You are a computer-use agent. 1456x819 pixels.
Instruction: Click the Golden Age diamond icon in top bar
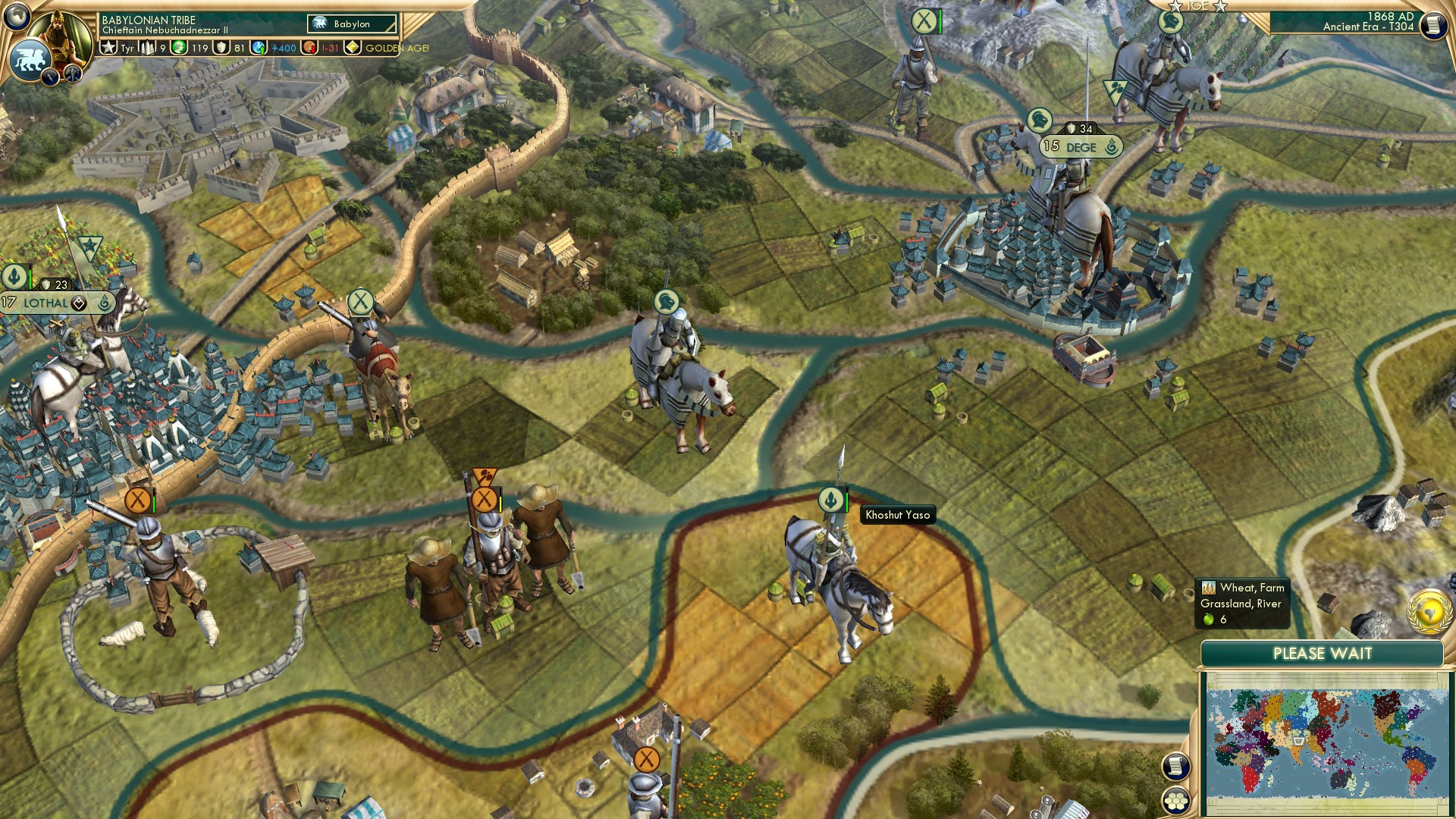pos(352,48)
